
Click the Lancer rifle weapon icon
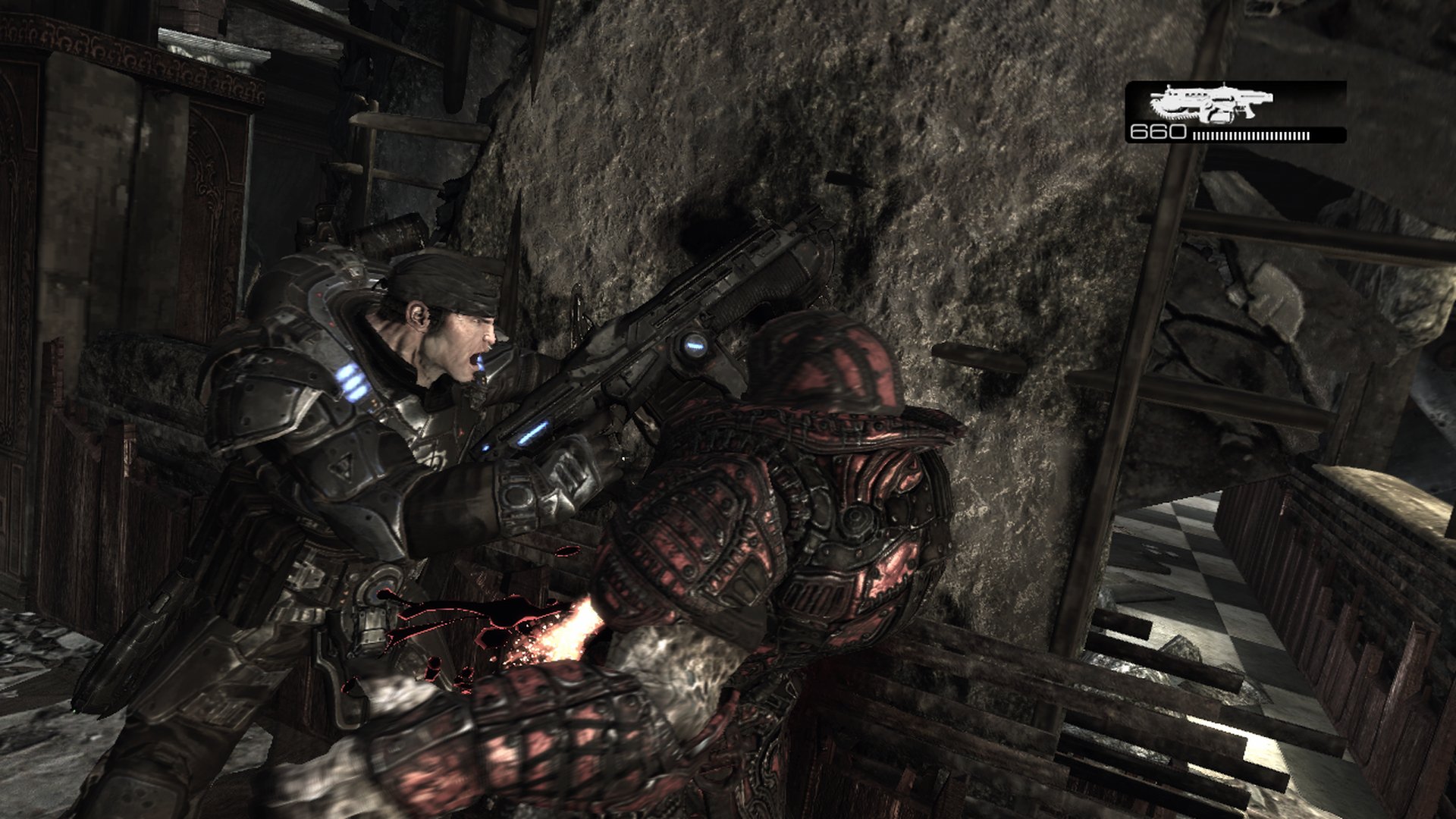pyautogui.click(x=1210, y=103)
